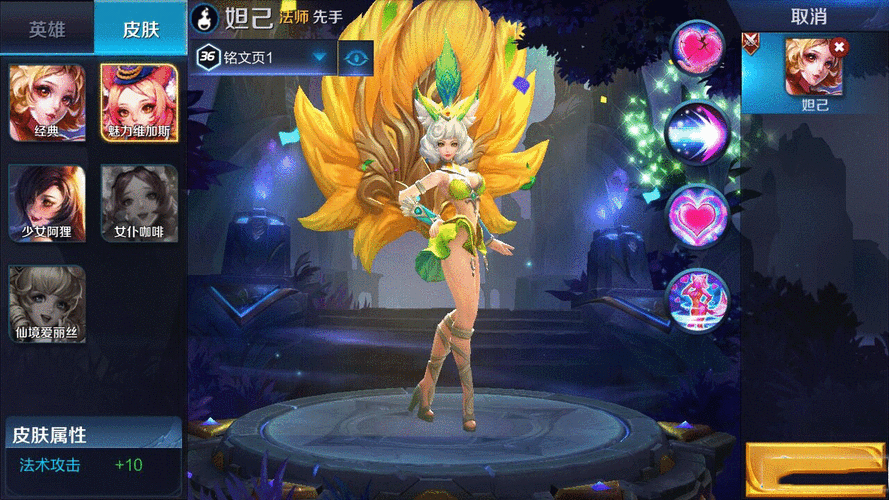This screenshot has width=889, height=500.
Task: Show the blue arrow burst skill
Action: (698, 131)
